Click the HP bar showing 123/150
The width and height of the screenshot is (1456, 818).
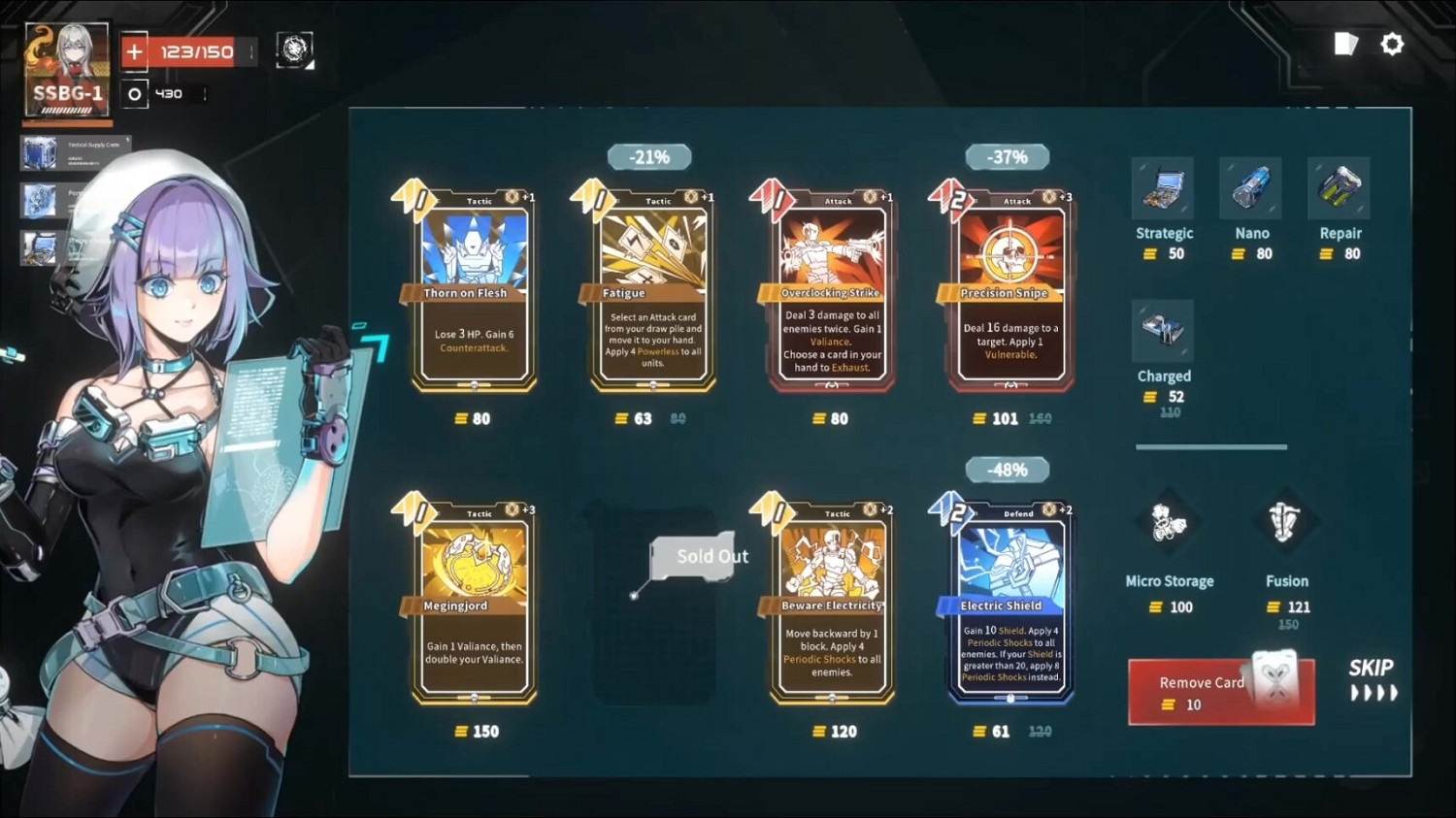tap(191, 50)
